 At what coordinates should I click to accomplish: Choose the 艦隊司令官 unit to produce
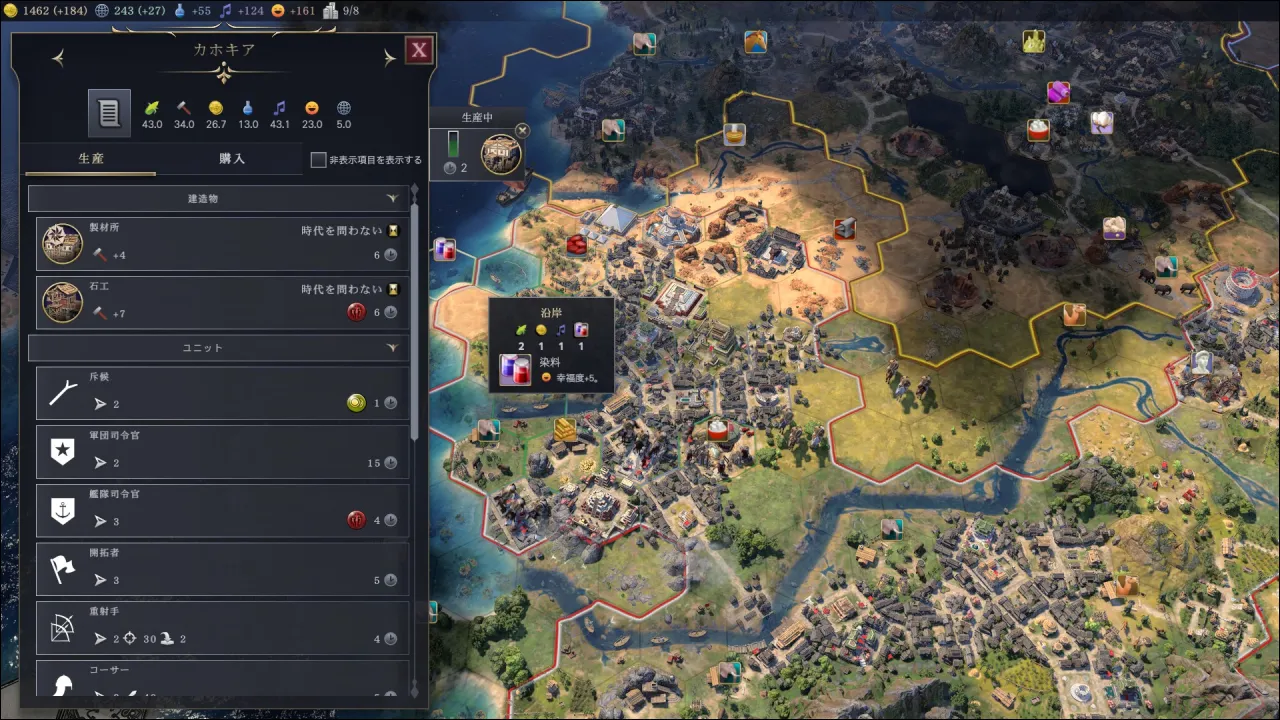click(222, 510)
